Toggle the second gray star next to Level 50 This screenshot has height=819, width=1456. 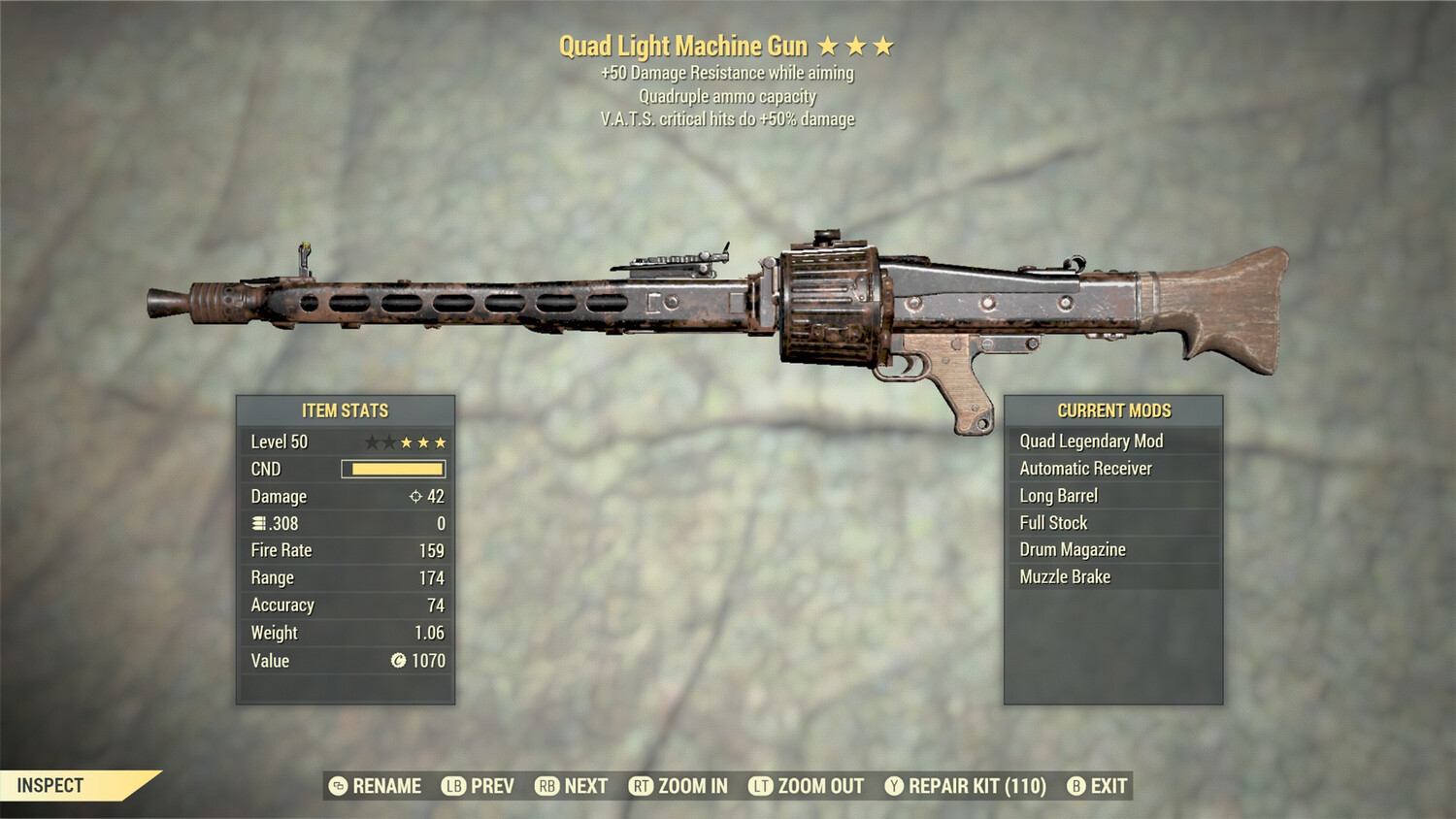390,442
